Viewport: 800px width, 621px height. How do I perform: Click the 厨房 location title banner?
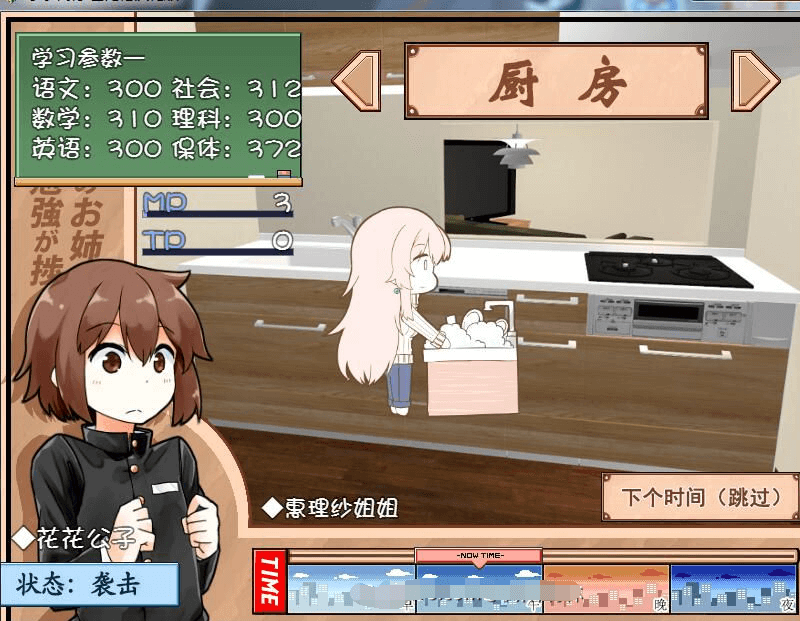pyautogui.click(x=556, y=81)
